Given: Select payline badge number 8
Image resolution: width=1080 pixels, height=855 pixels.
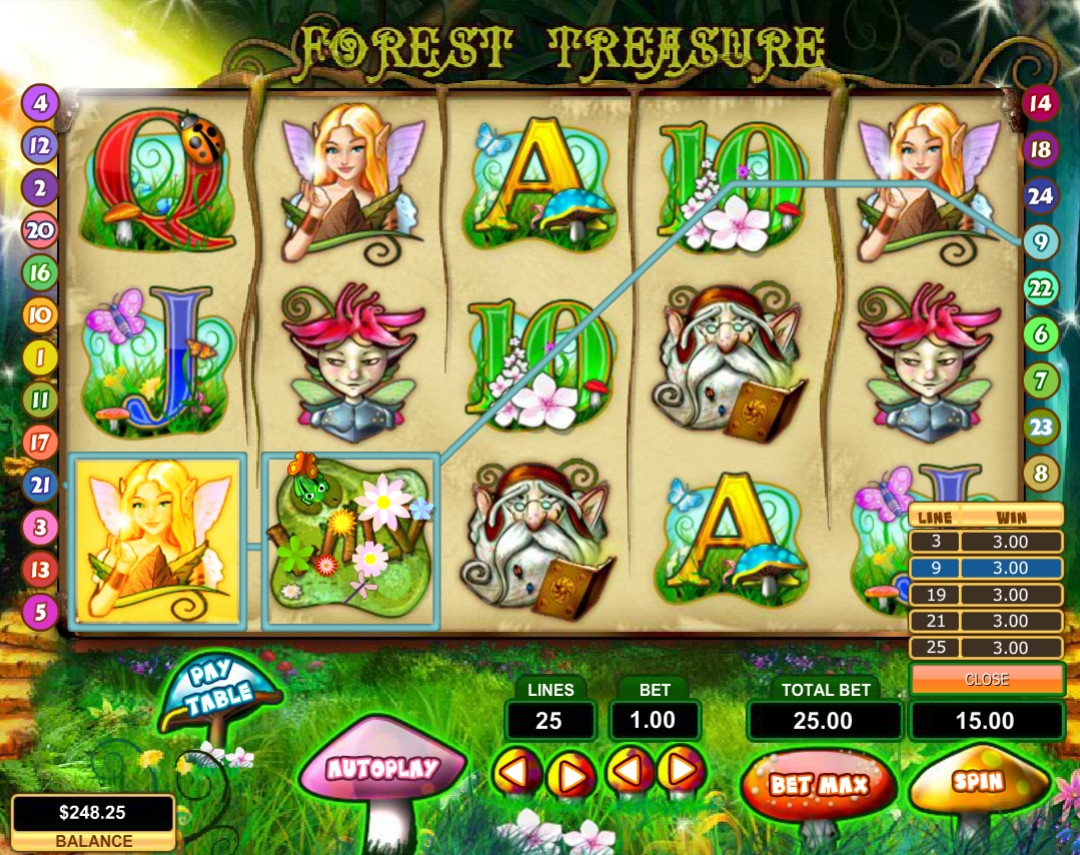Looking at the screenshot, I should (x=1040, y=473).
